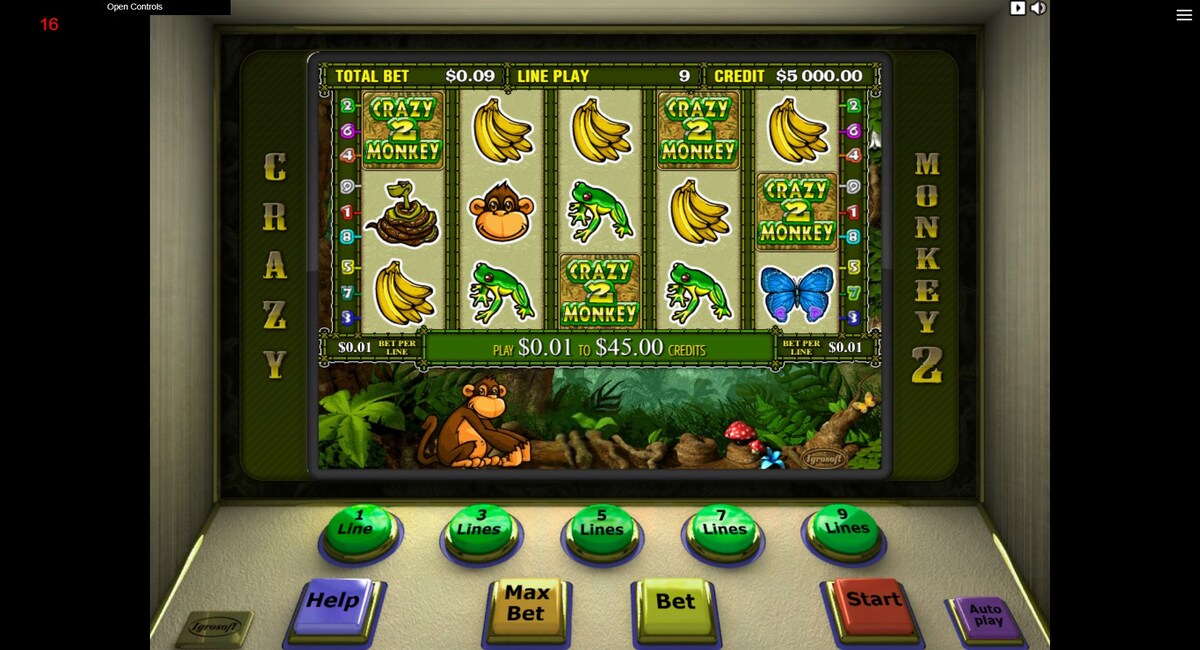The image size is (1200, 650).
Task: Spin reels with the red Start button
Action: click(873, 602)
